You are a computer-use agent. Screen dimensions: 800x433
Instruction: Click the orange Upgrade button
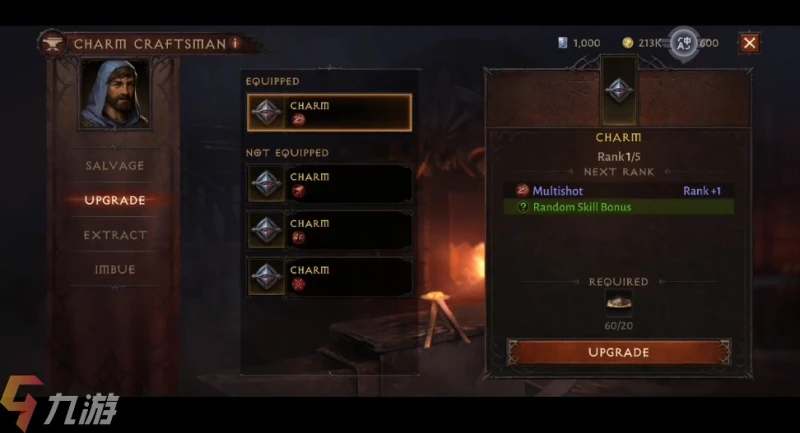[618, 352]
